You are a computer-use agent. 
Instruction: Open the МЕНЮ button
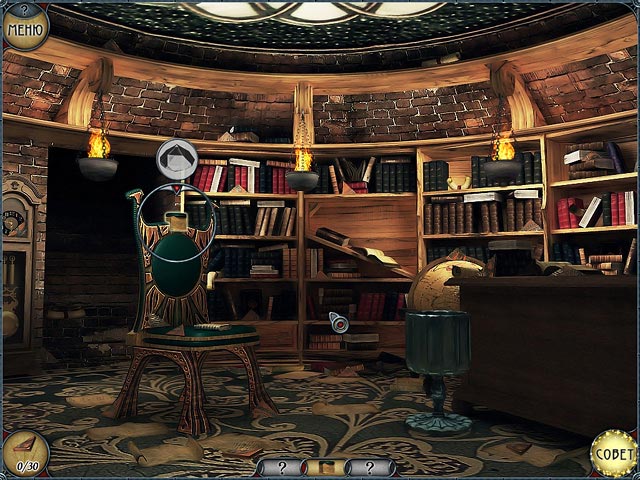[25, 27]
